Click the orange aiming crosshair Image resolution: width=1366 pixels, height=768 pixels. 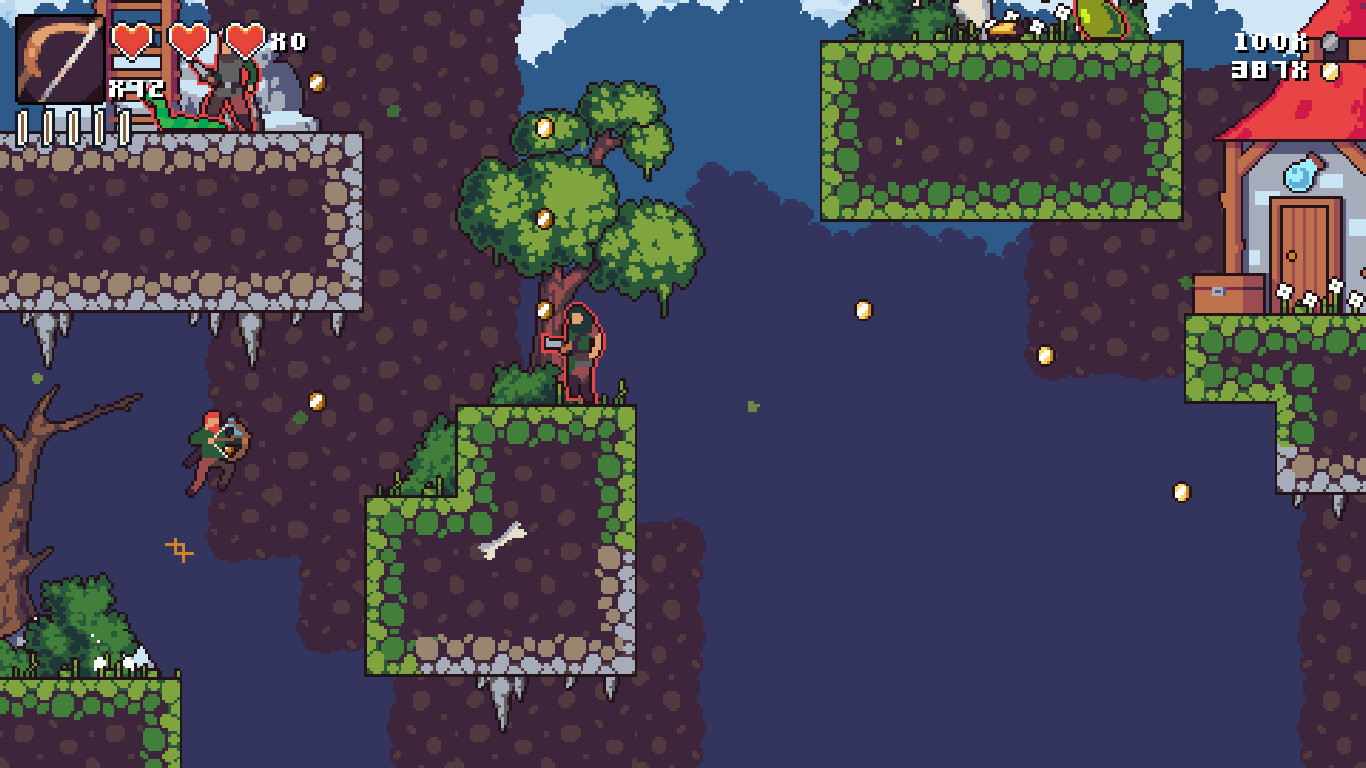[x=180, y=548]
